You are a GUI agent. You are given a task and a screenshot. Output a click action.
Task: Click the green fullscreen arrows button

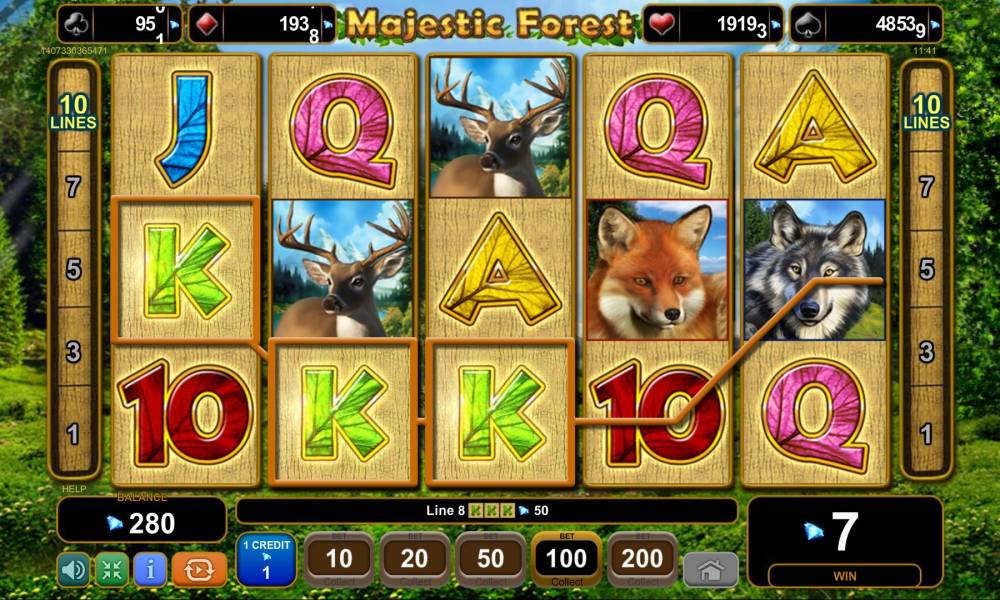tap(112, 569)
